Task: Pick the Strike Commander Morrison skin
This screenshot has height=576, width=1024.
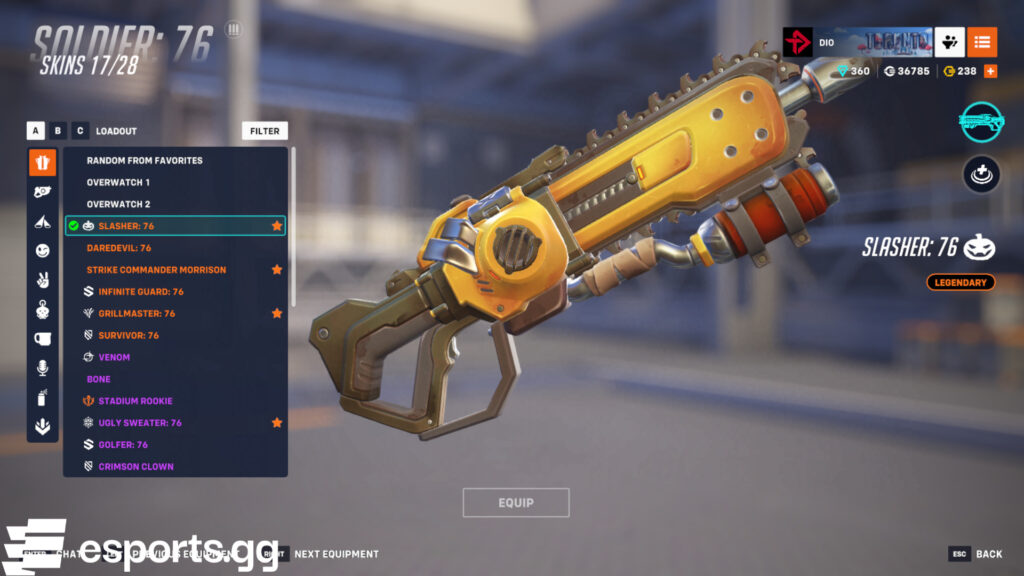Action: [x=156, y=270]
